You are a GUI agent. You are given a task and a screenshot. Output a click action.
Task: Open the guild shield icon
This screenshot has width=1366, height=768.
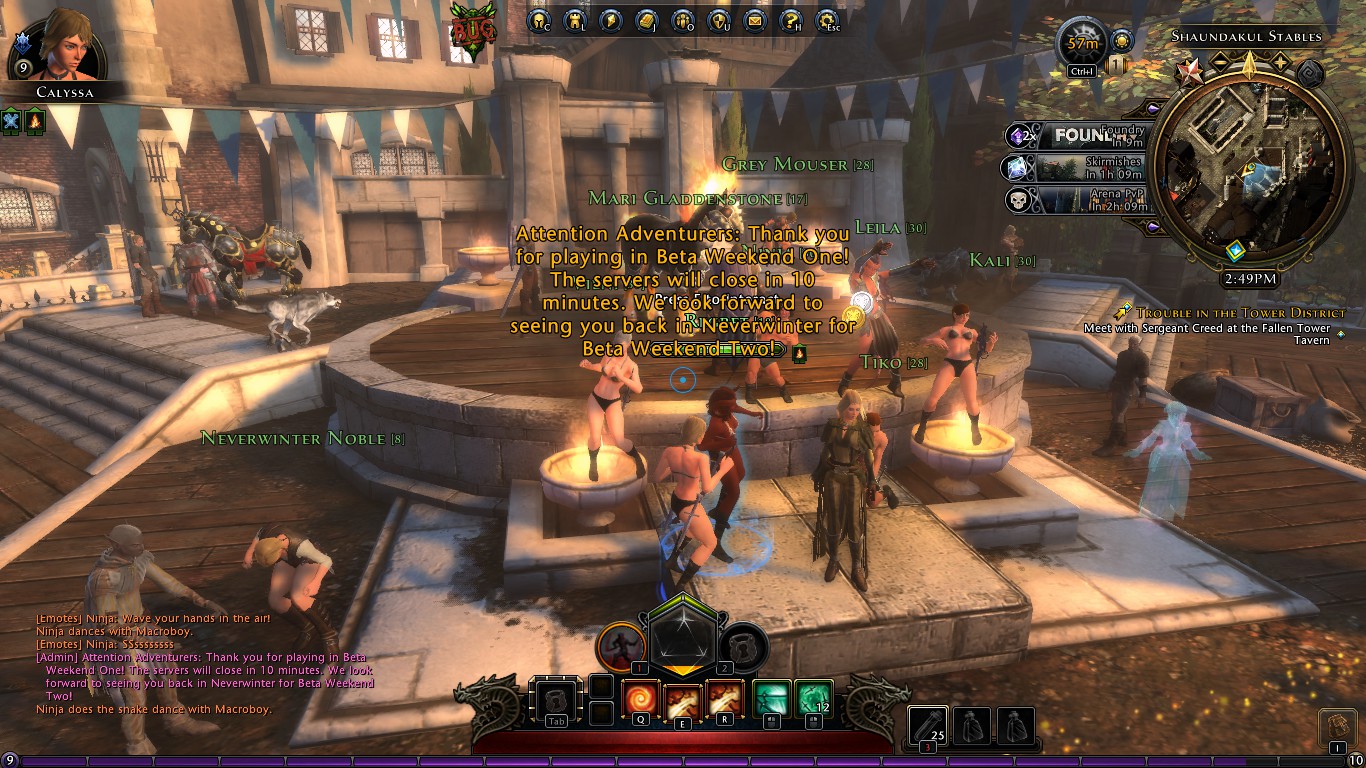coord(719,20)
